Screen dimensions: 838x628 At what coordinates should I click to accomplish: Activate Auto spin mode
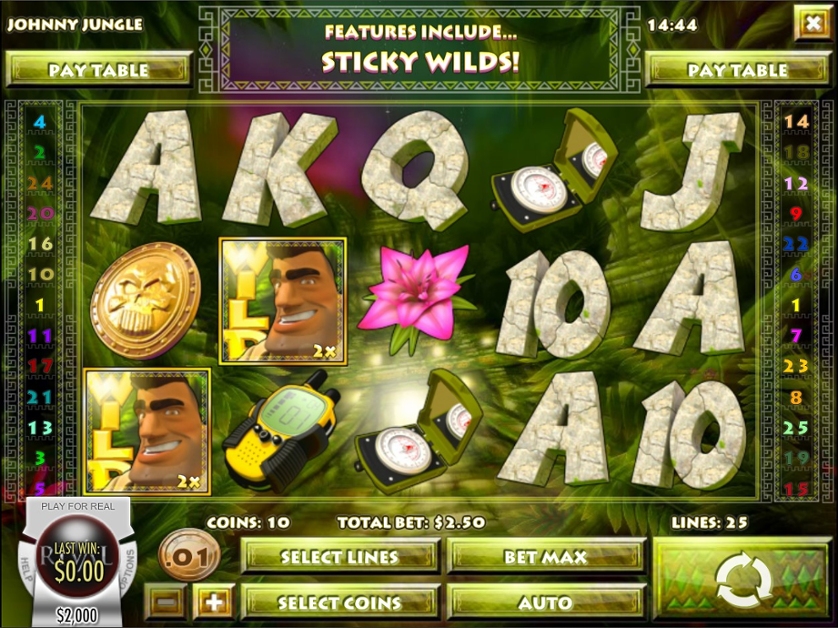coord(546,603)
